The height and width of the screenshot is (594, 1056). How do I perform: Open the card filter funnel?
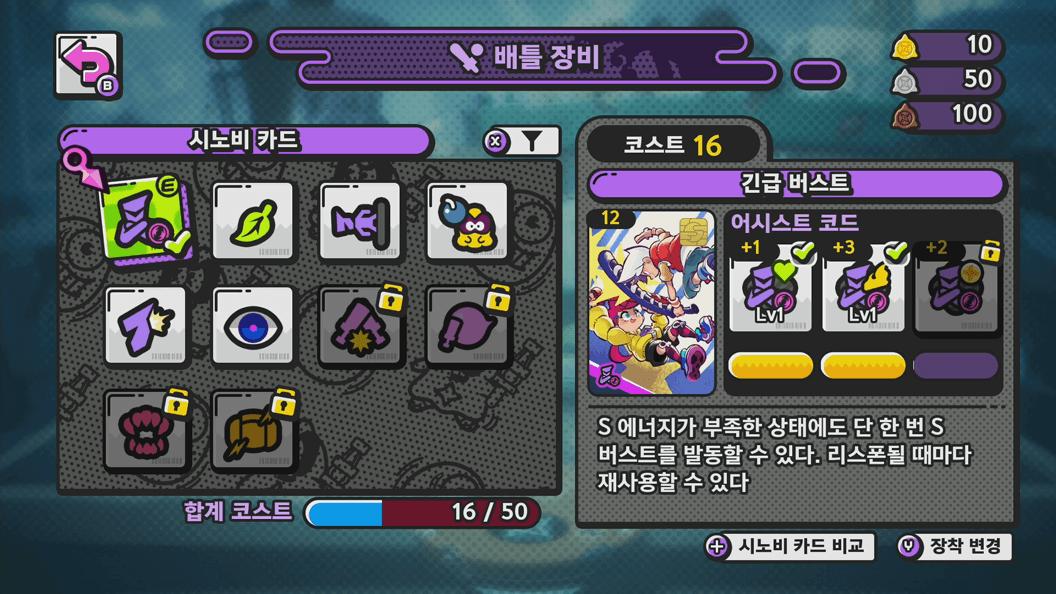[522, 142]
